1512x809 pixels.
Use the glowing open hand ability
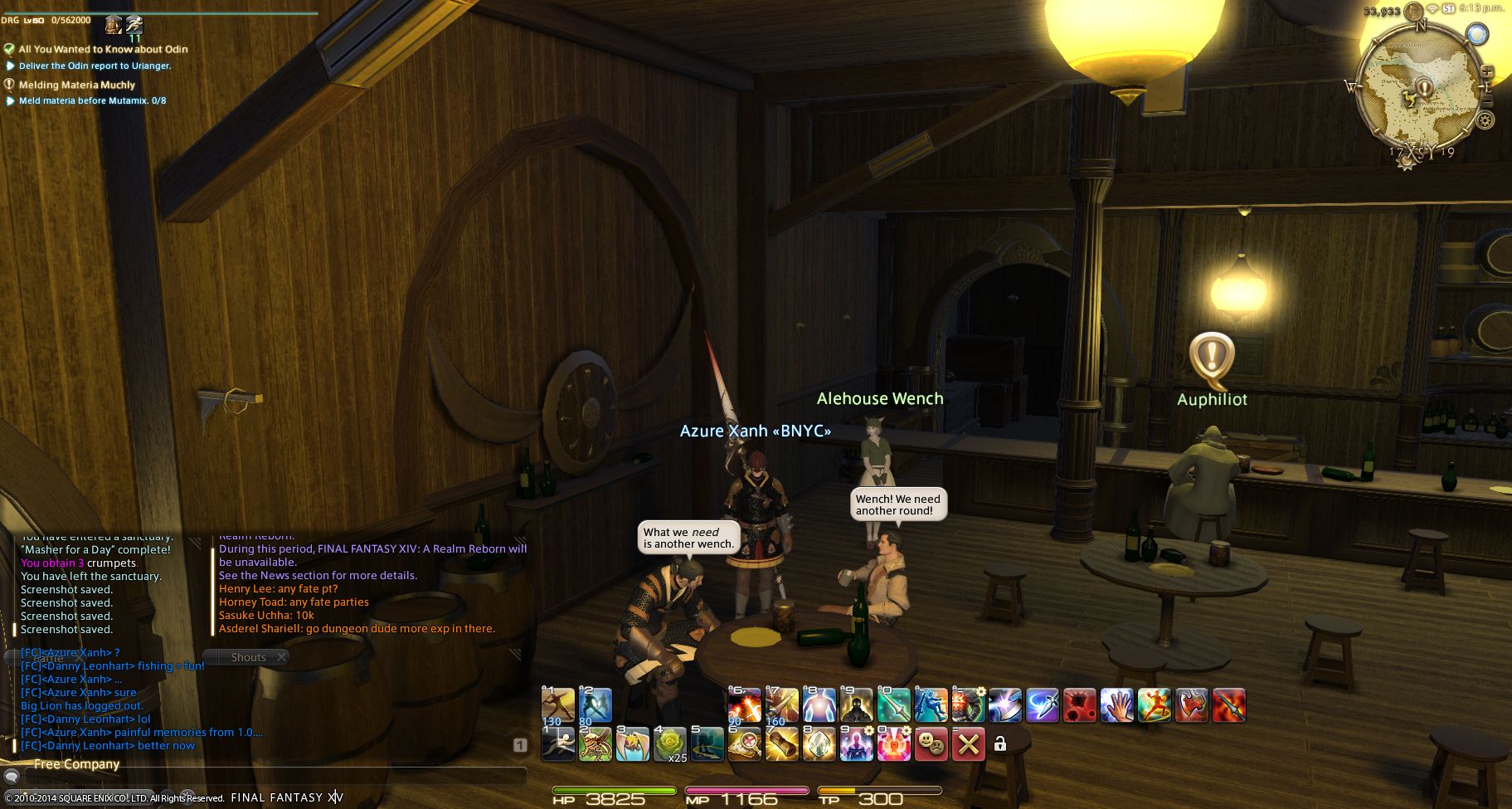(1117, 706)
